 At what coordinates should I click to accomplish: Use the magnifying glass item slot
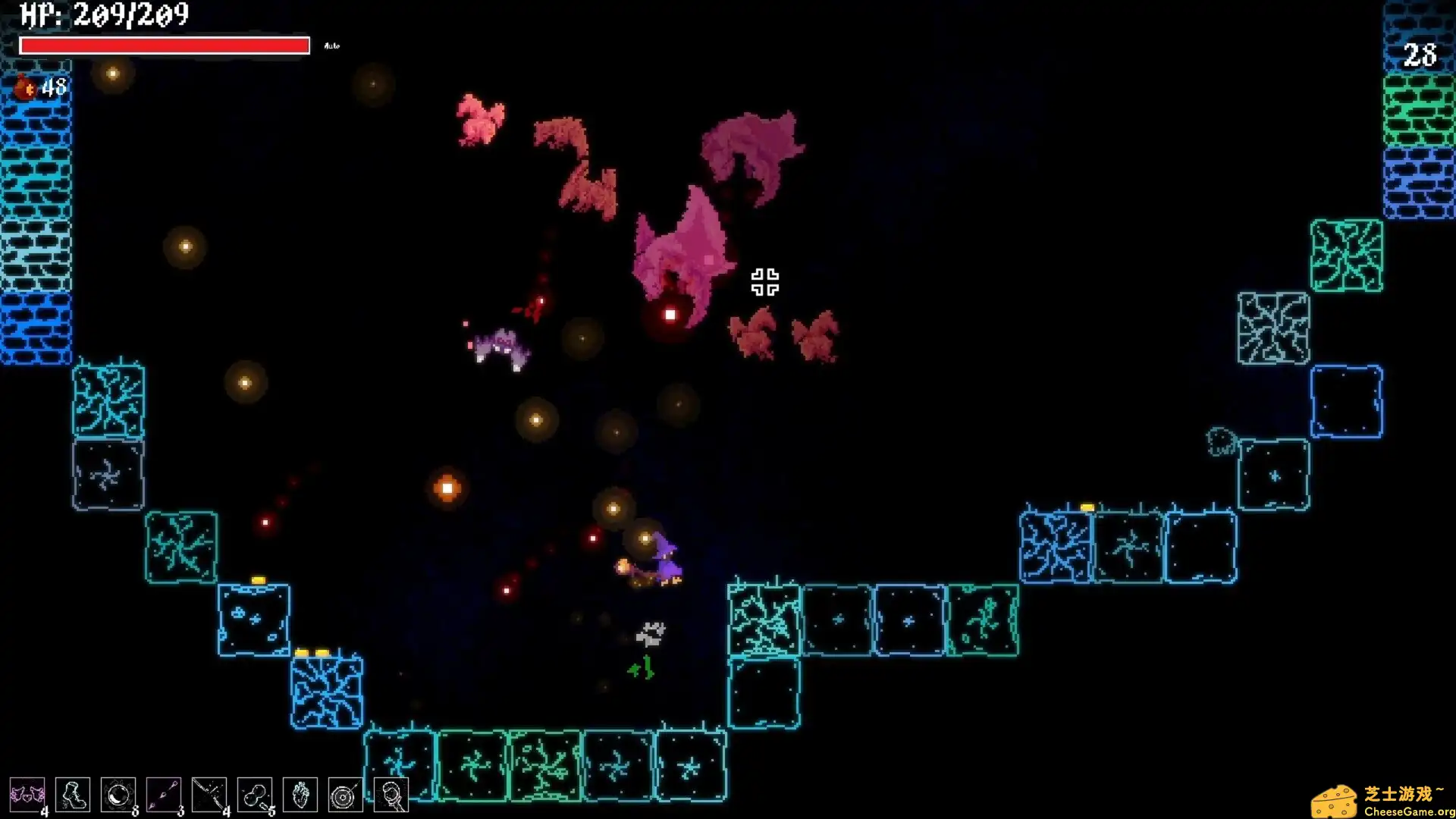tap(391, 794)
